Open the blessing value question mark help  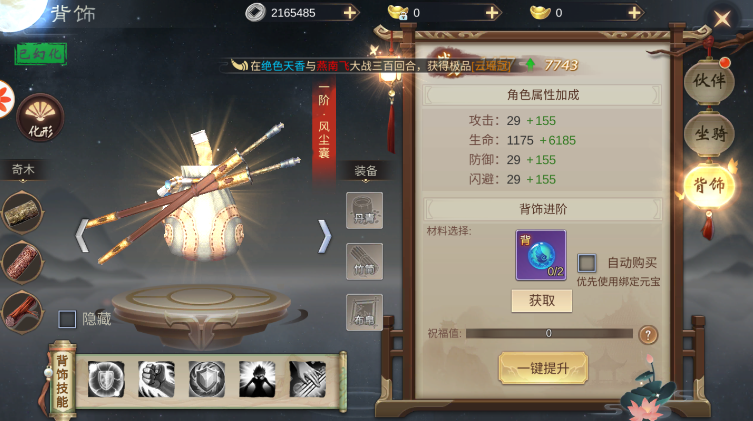tap(648, 334)
